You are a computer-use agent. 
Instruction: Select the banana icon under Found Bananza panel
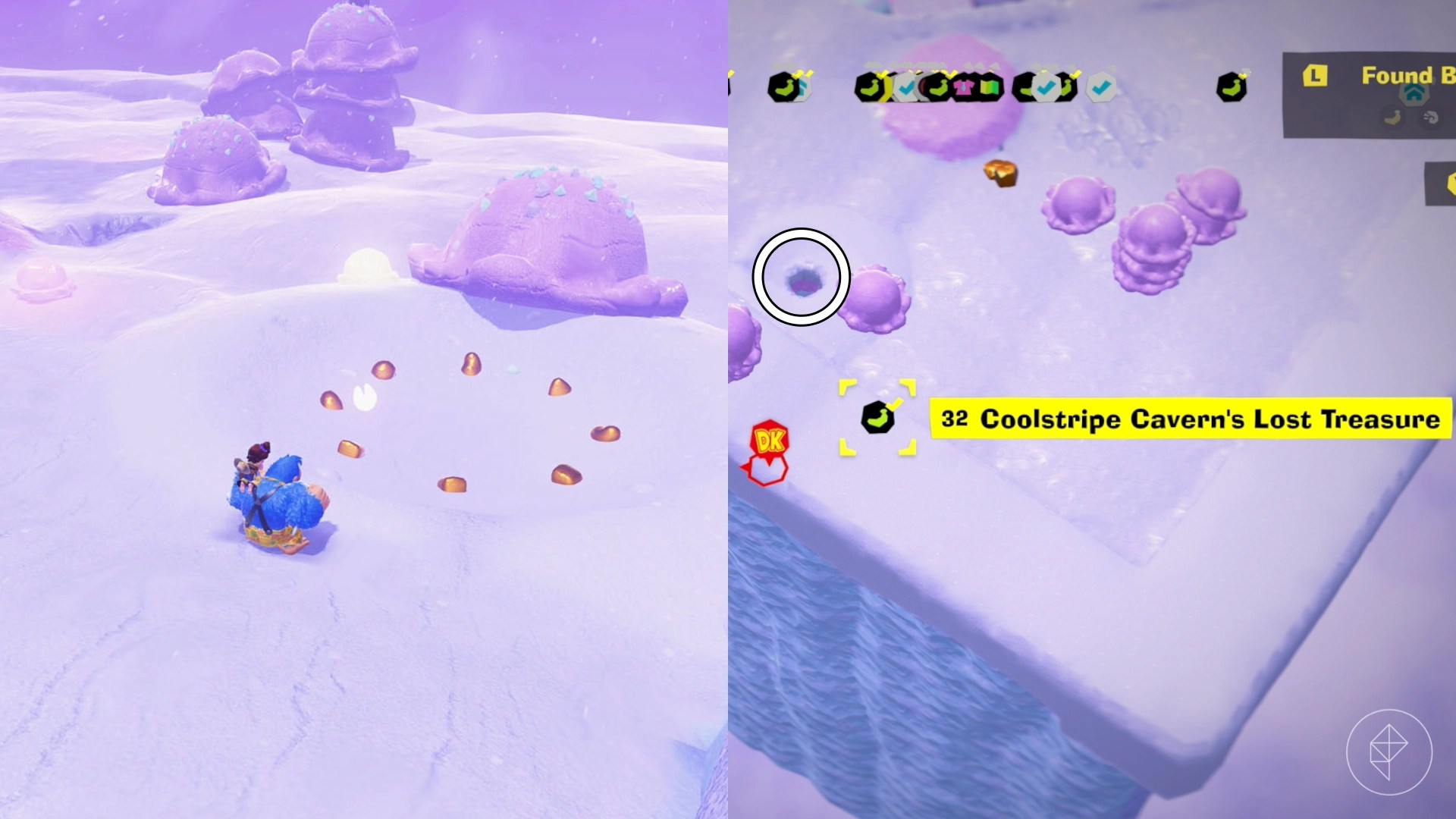1392,118
